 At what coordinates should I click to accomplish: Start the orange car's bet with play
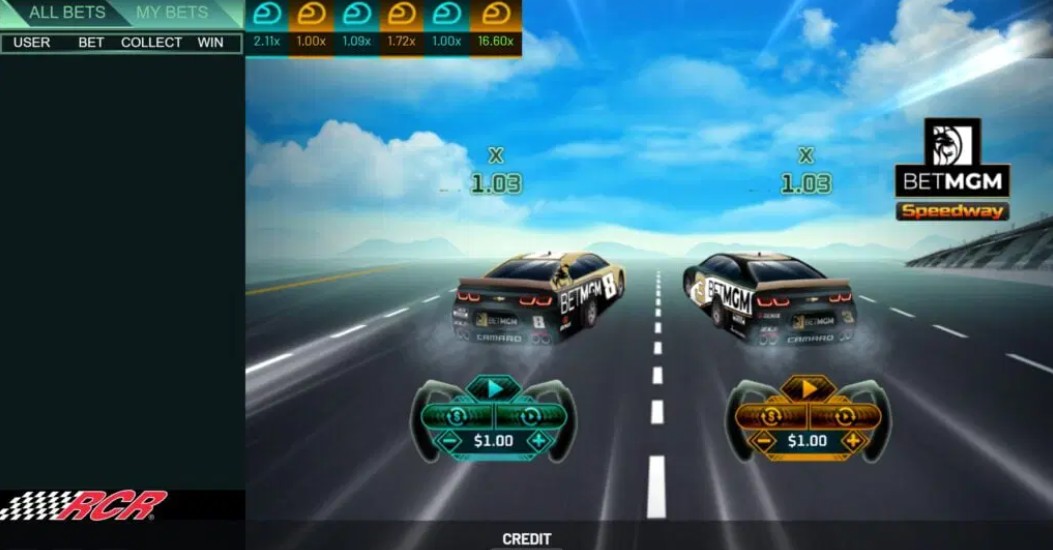pyautogui.click(x=808, y=389)
